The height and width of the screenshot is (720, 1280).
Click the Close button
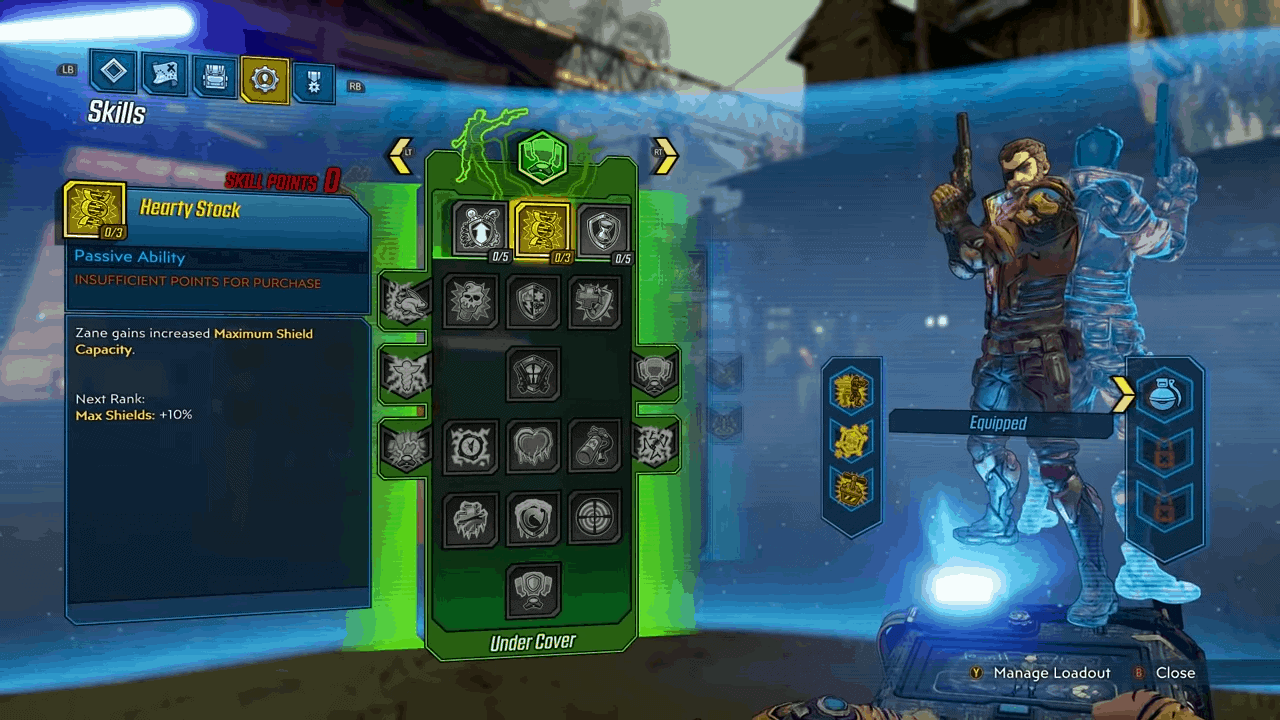click(x=1175, y=673)
